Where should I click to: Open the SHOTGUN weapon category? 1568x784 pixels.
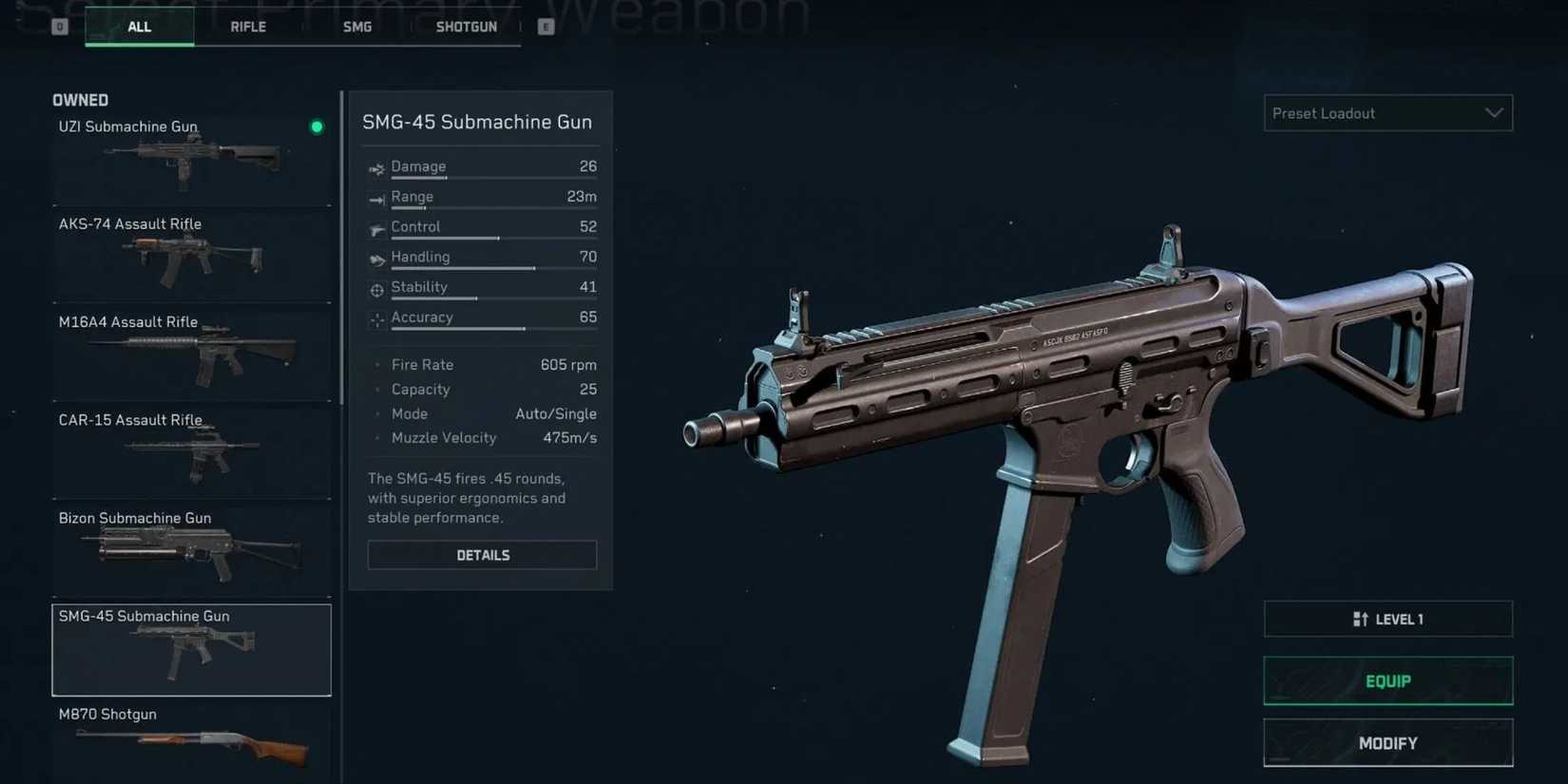click(466, 27)
